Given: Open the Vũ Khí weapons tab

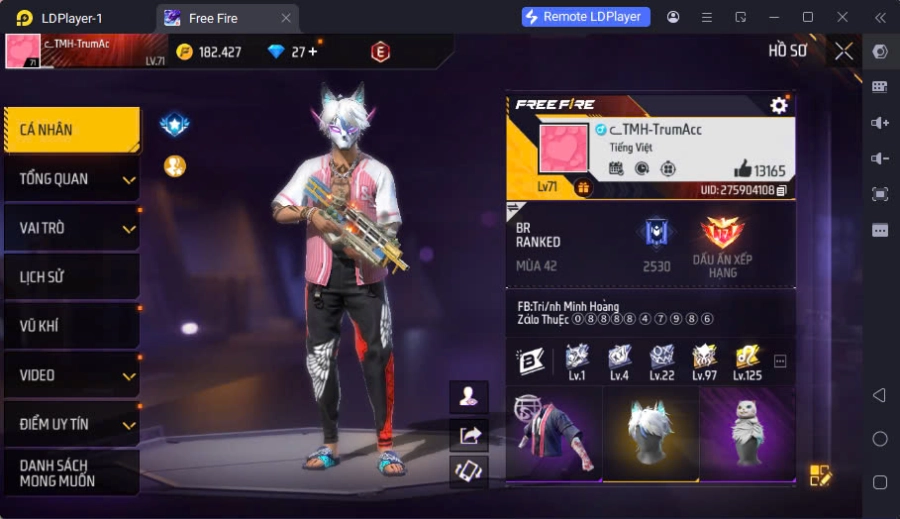Looking at the screenshot, I should pos(71,326).
